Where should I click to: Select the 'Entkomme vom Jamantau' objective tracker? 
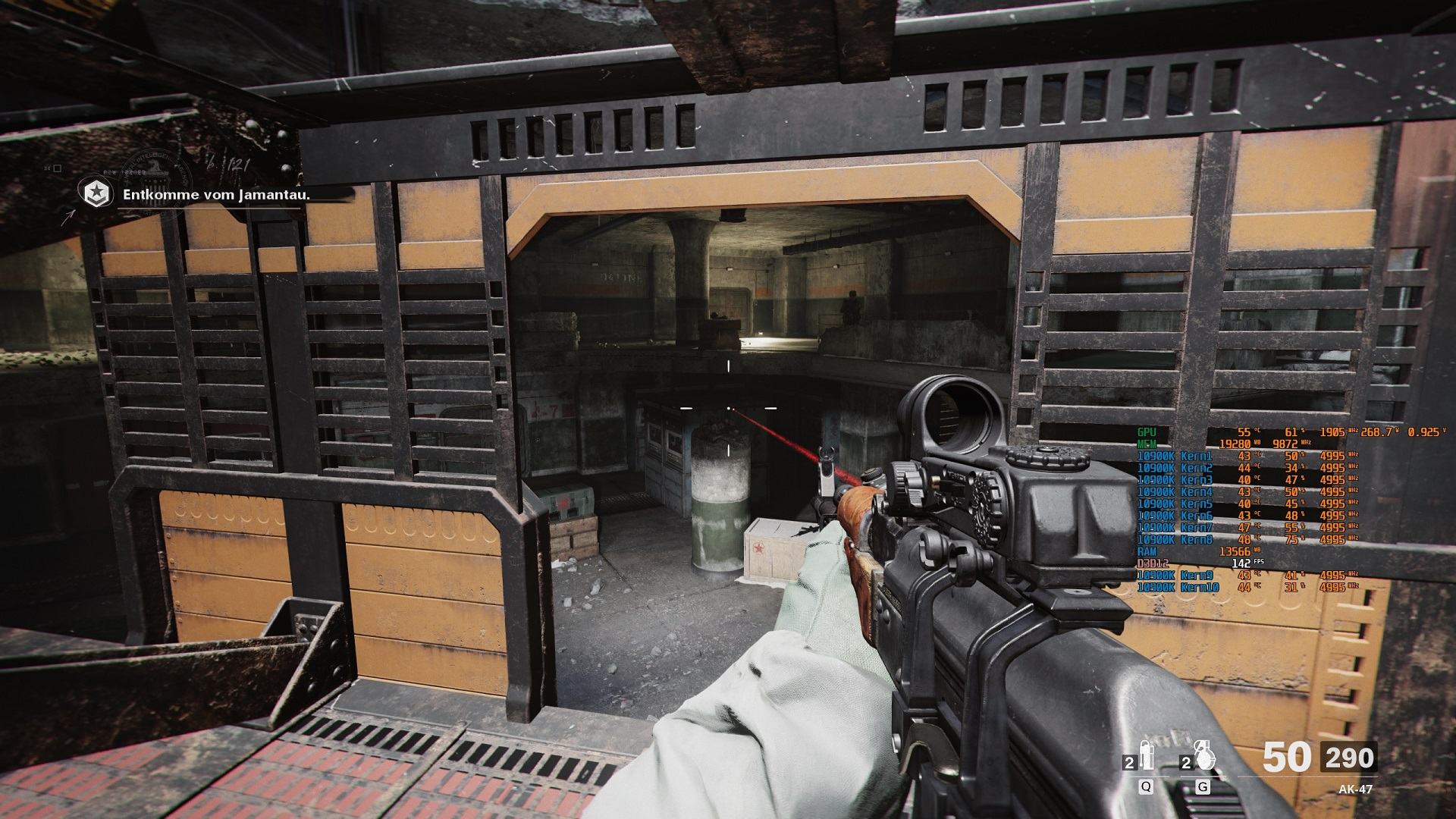click(217, 194)
